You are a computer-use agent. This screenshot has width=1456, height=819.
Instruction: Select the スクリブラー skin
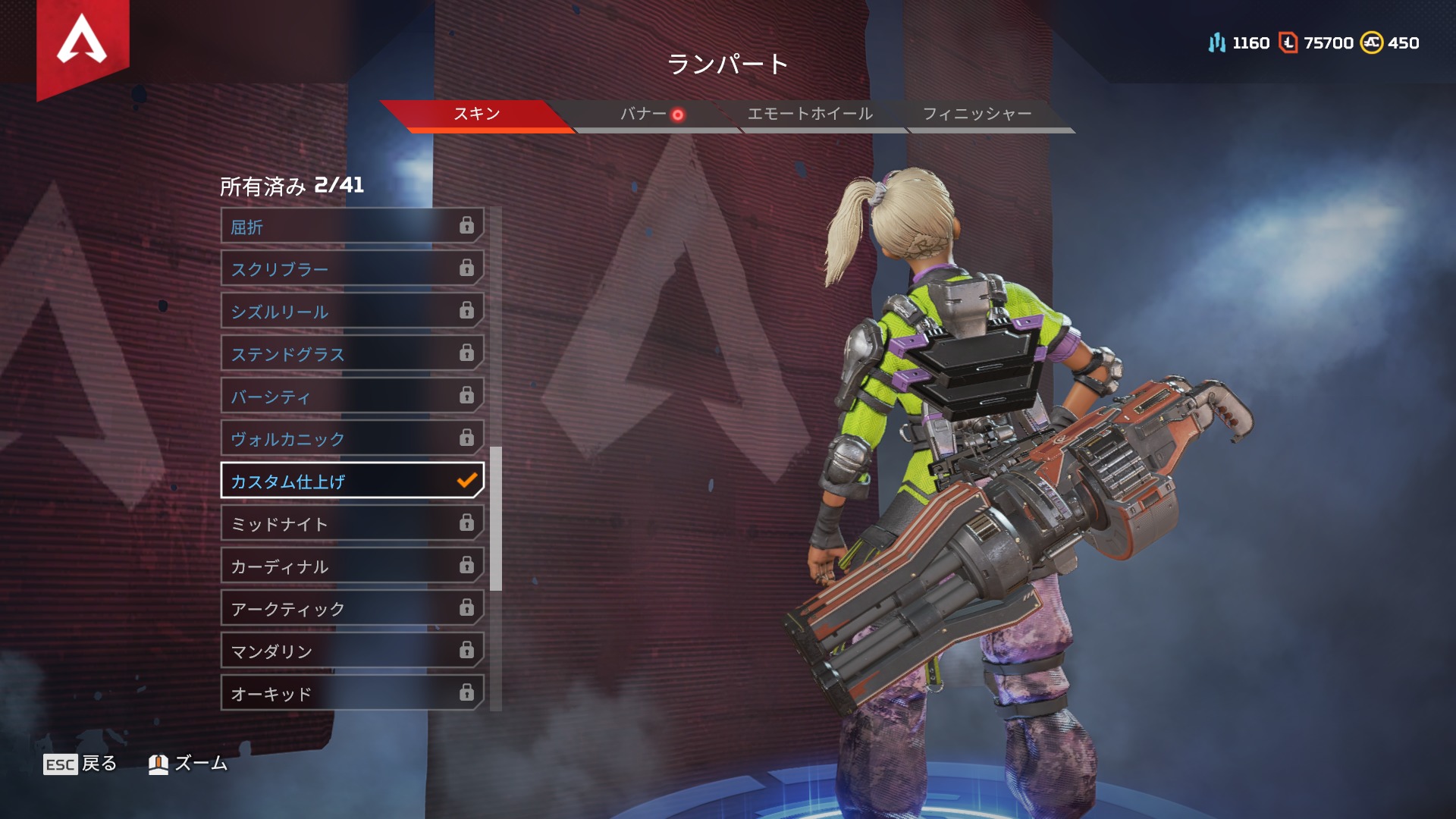352,268
